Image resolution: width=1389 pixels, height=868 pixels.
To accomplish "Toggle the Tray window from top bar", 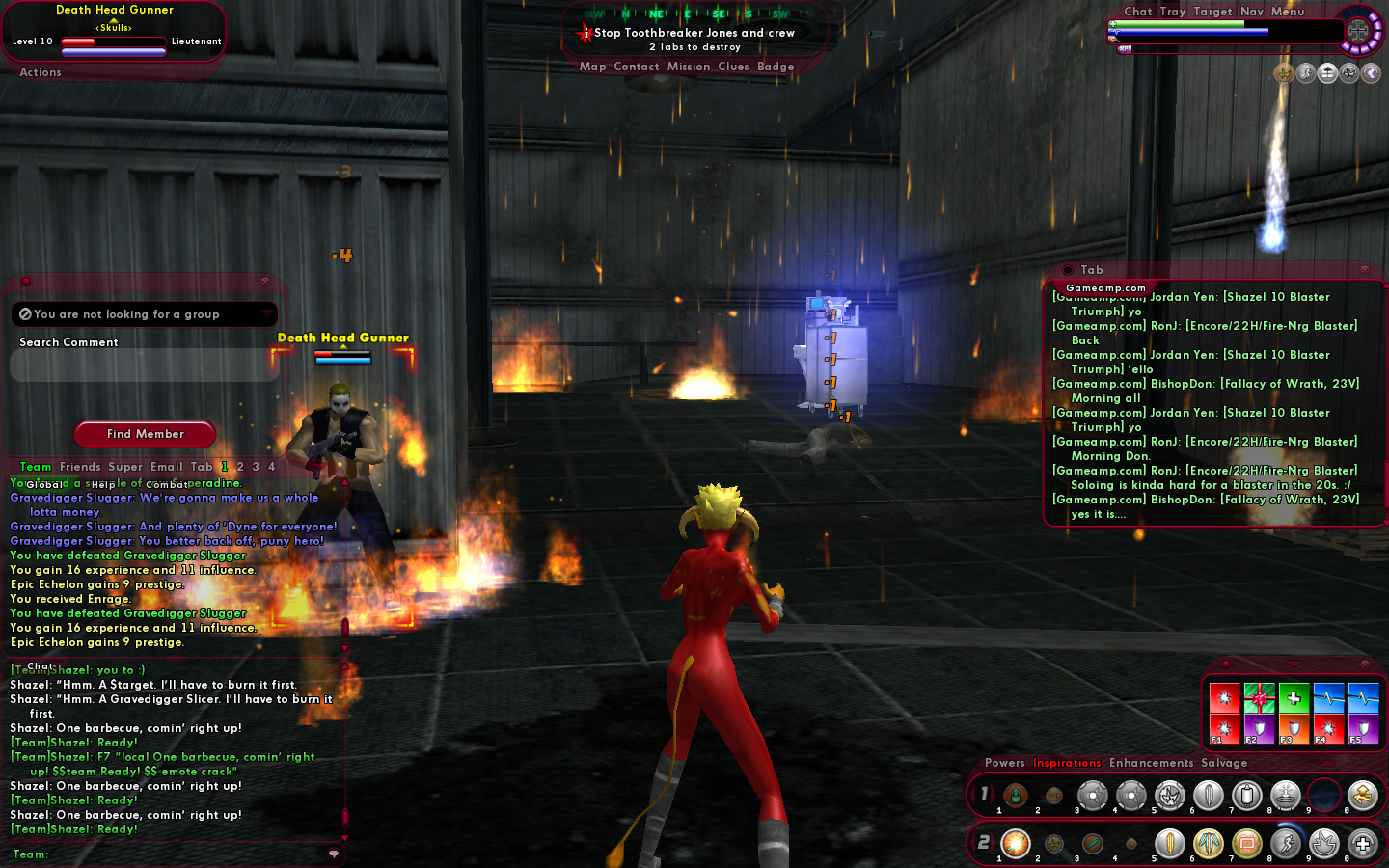I will (x=1172, y=12).
